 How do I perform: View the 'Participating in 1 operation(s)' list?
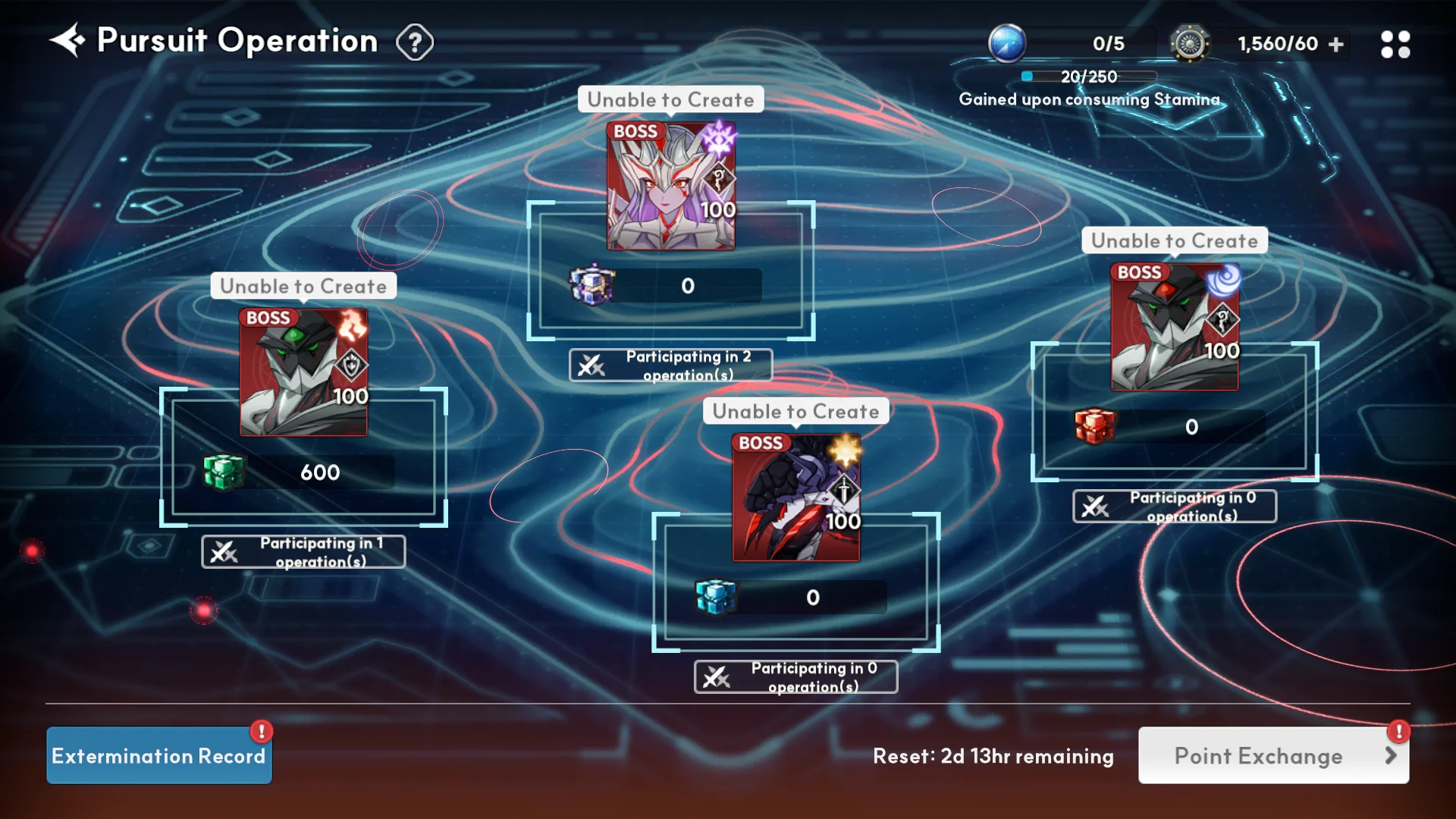[x=303, y=552]
